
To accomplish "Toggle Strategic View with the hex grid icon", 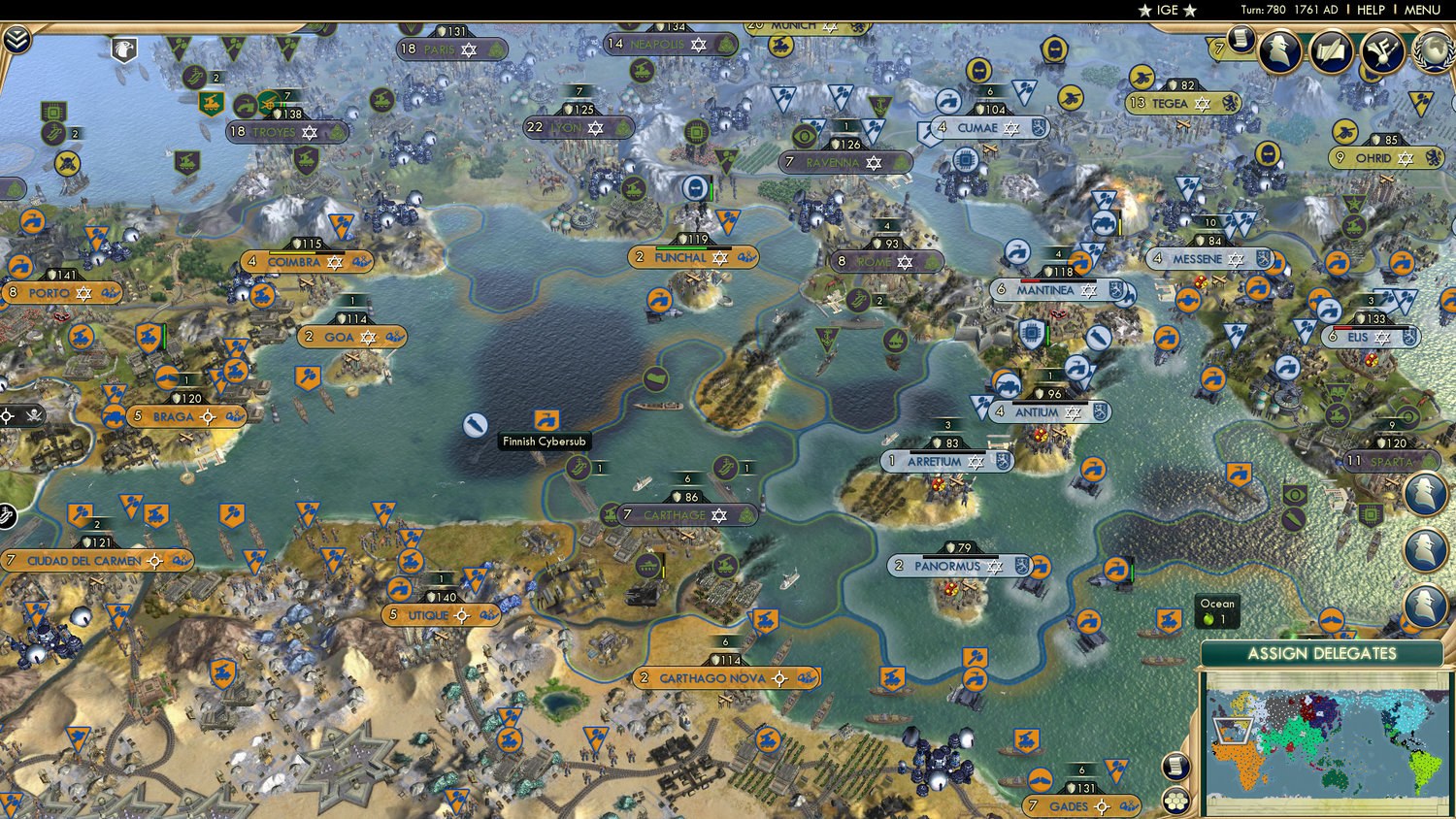I will tap(1176, 800).
